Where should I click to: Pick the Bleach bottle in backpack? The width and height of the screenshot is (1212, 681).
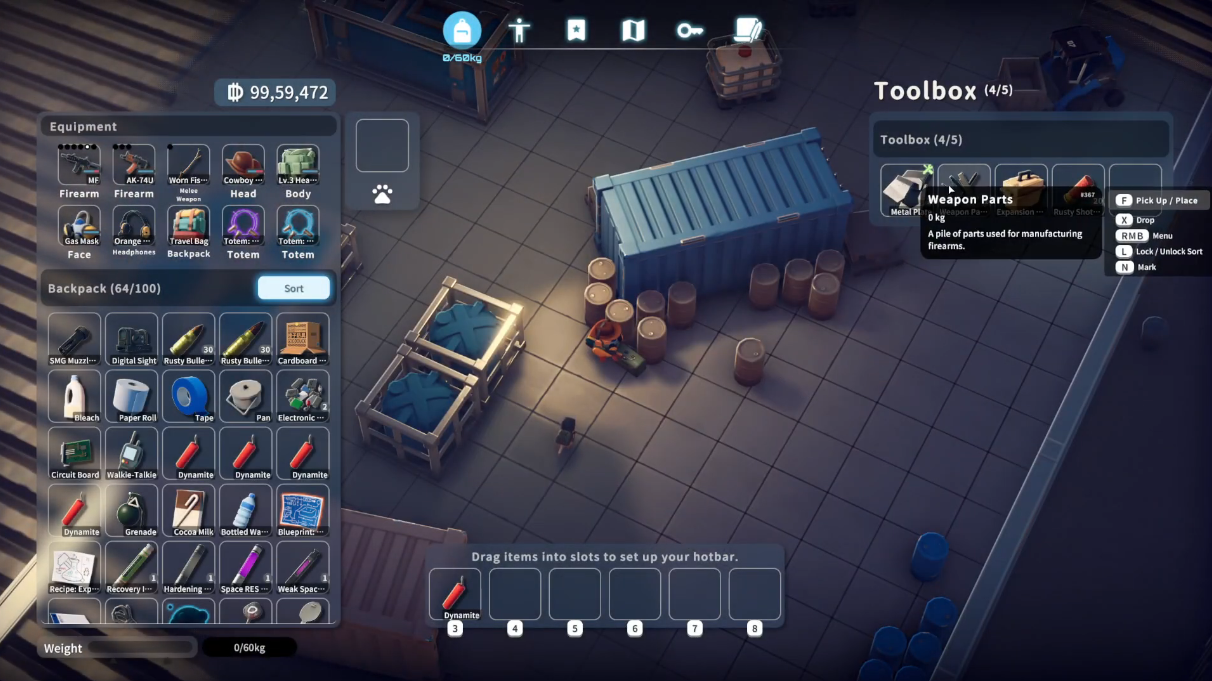click(75, 395)
